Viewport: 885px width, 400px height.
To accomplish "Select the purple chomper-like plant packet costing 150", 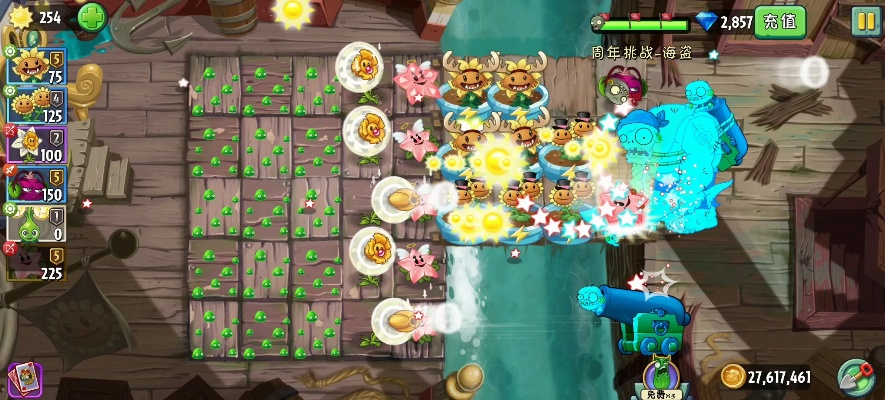I will click(x=37, y=185).
